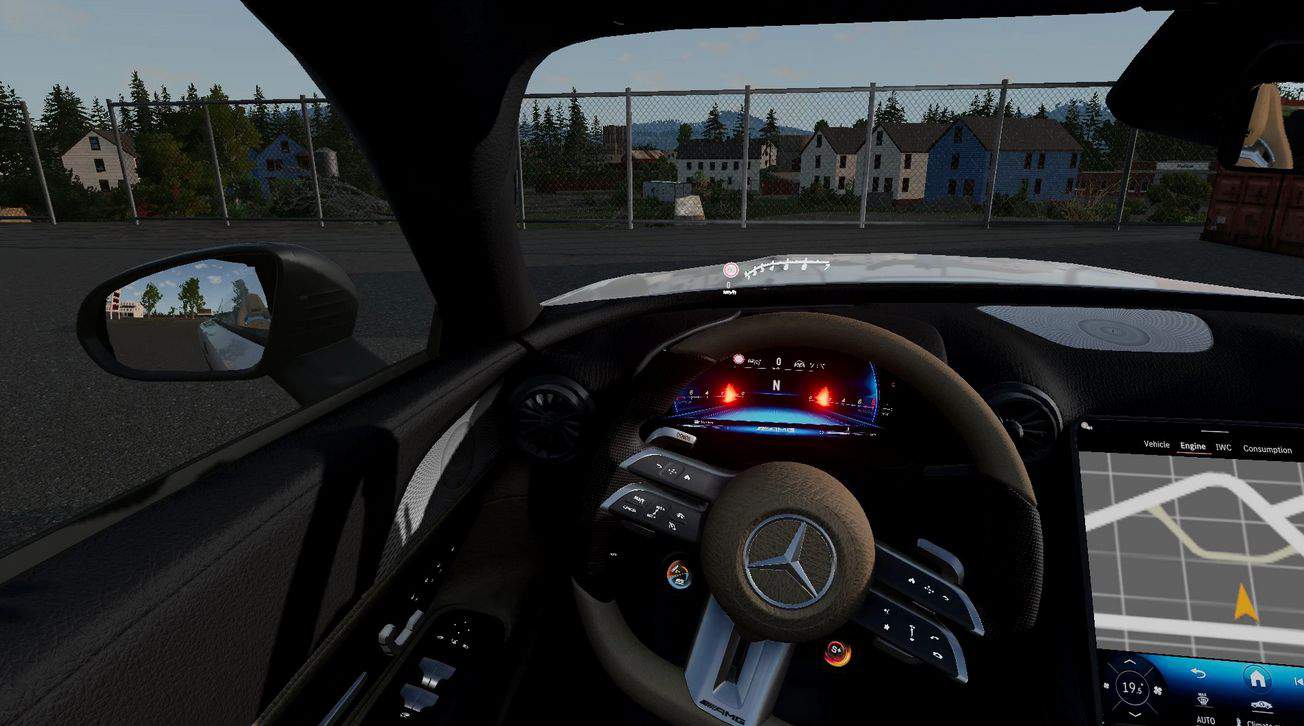Select the Engine tab on infotainment

[x=1192, y=447]
